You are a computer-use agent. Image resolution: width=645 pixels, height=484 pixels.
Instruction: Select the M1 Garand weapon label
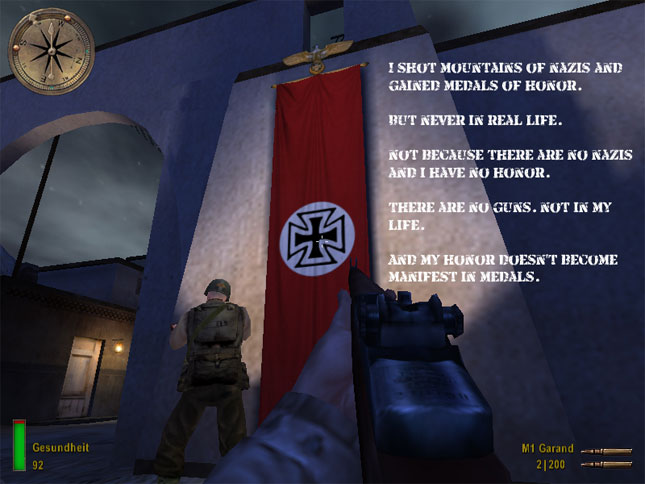pos(545,449)
